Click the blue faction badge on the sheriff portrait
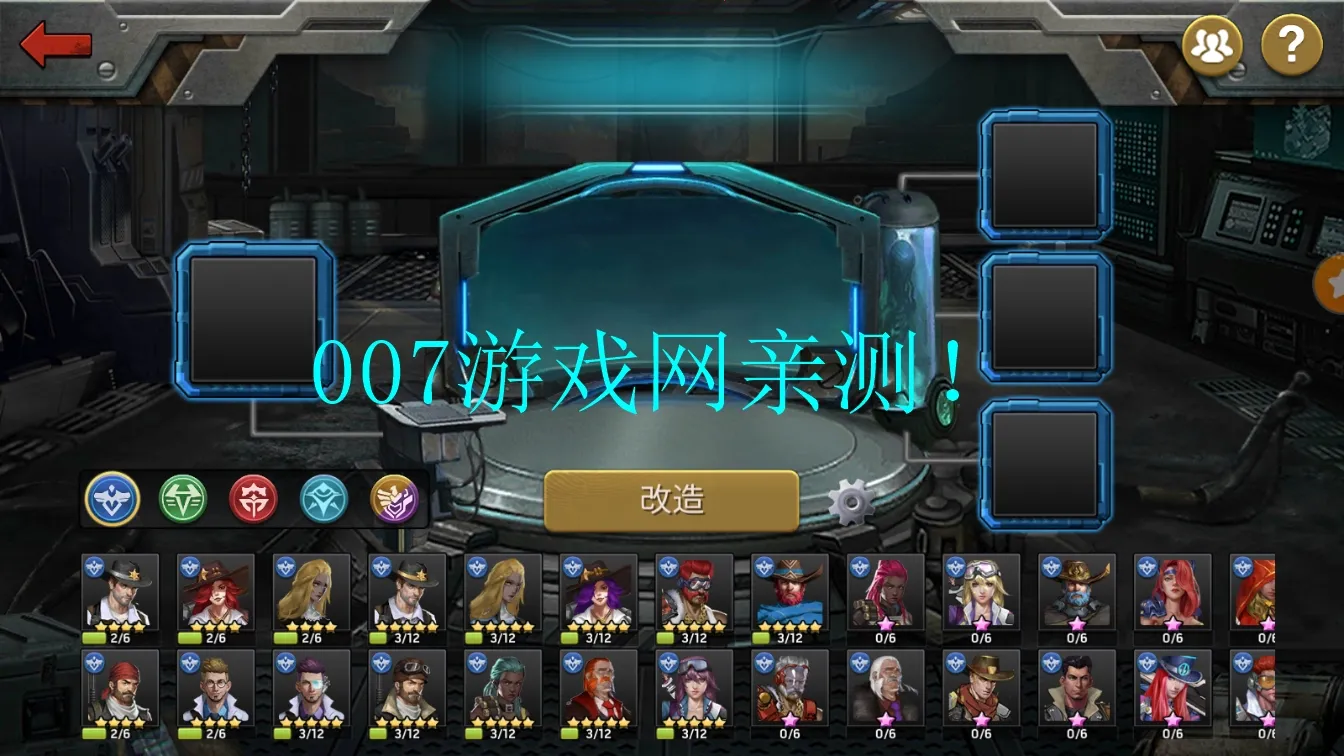This screenshot has width=1344, height=756. (x=95, y=566)
